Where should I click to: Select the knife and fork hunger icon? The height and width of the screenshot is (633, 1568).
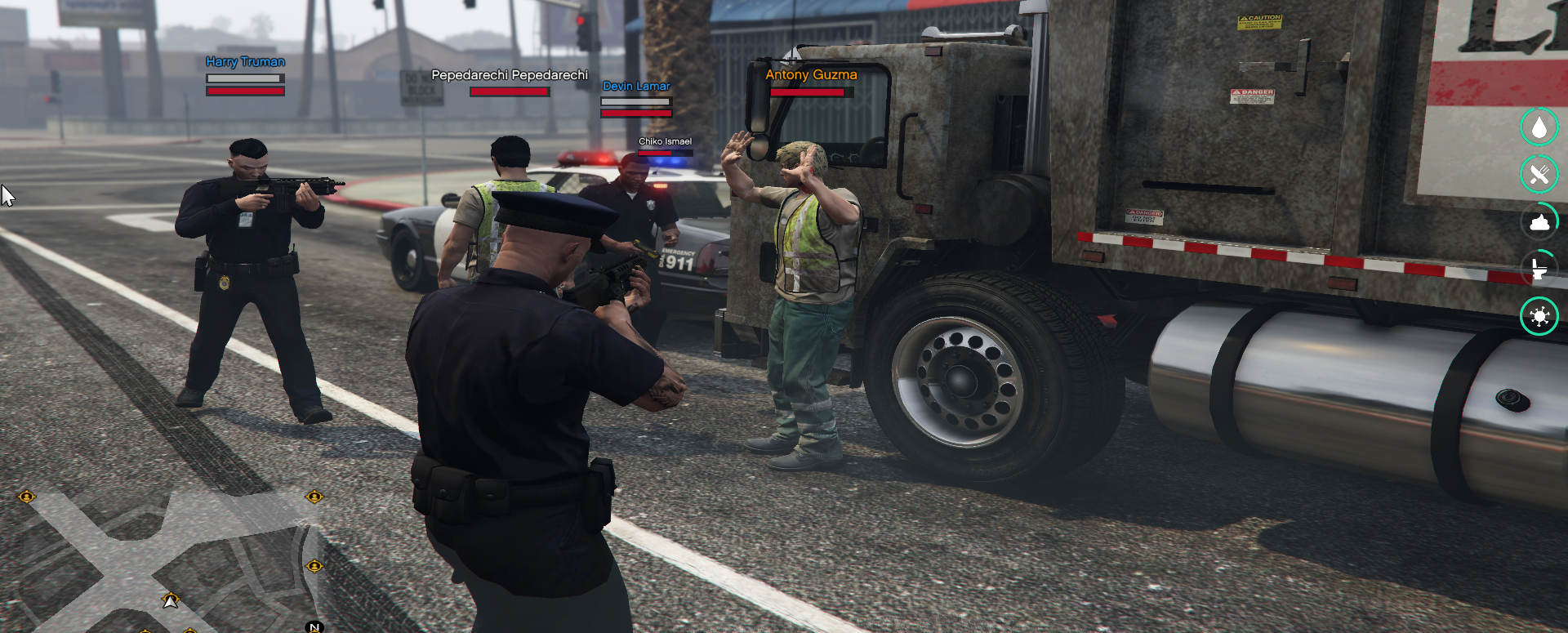click(x=1539, y=175)
